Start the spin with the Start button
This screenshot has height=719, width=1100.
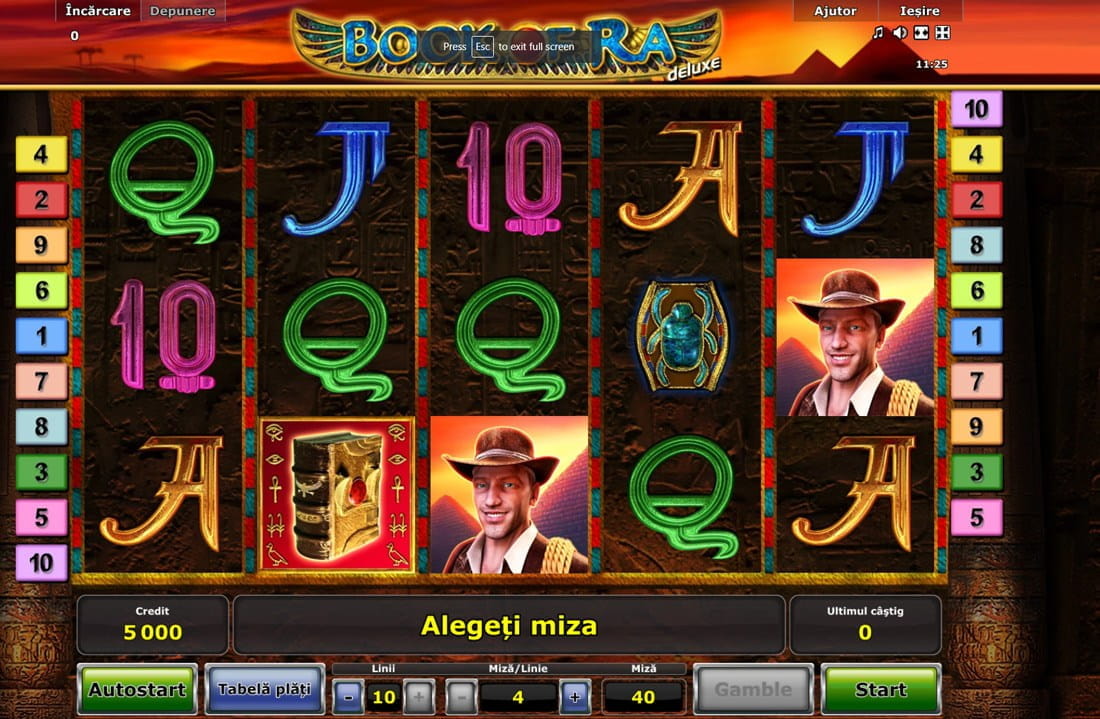(881, 689)
